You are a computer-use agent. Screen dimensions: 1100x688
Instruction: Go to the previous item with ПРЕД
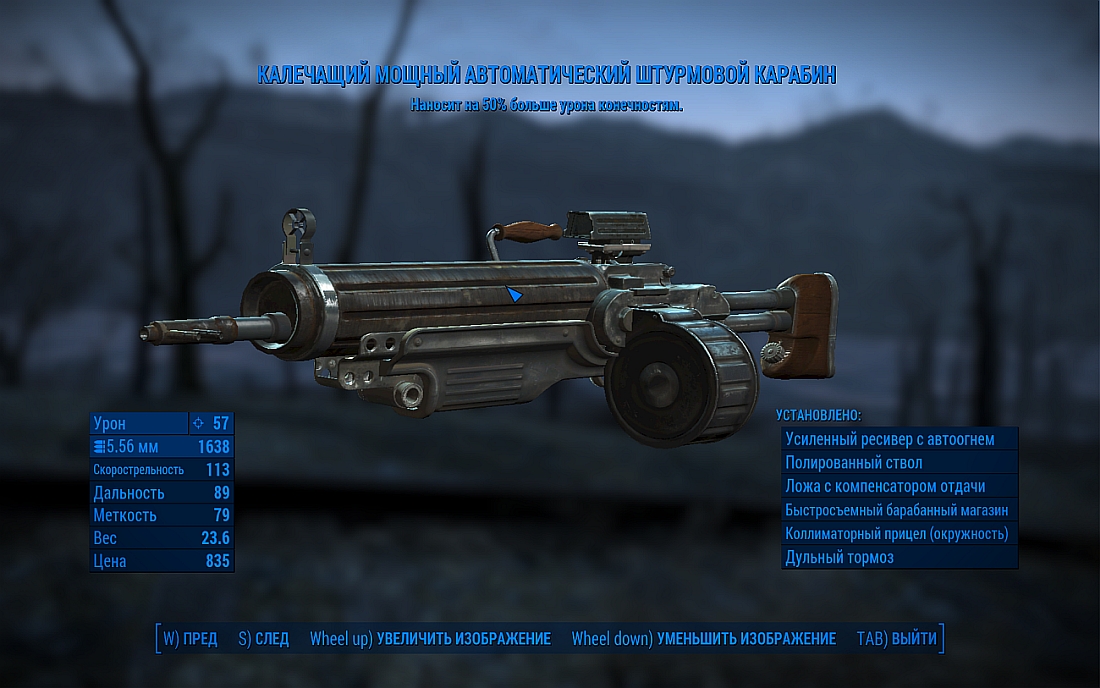pyautogui.click(x=190, y=639)
